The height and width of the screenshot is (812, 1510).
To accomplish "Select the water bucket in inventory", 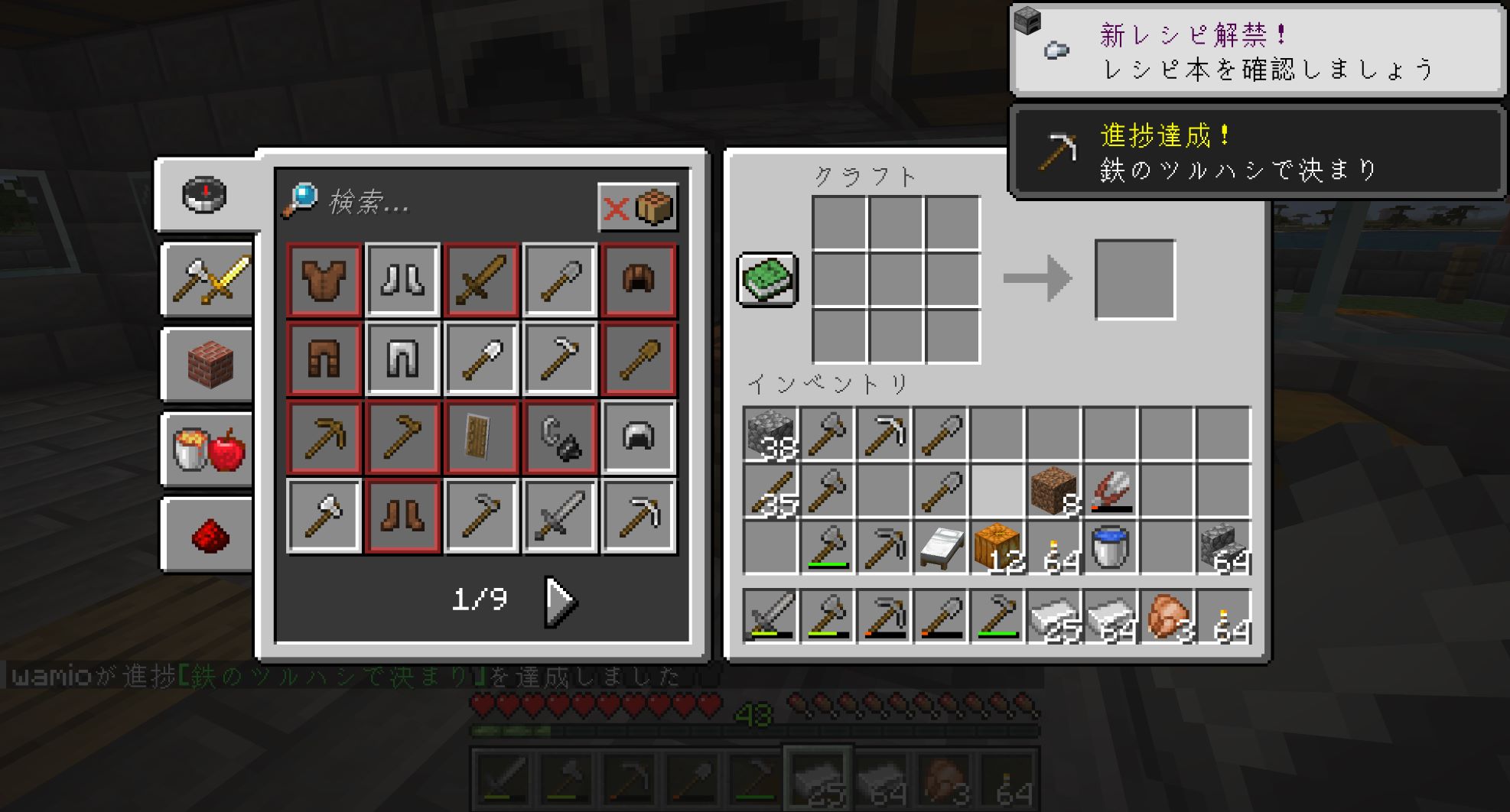I will click(1110, 547).
